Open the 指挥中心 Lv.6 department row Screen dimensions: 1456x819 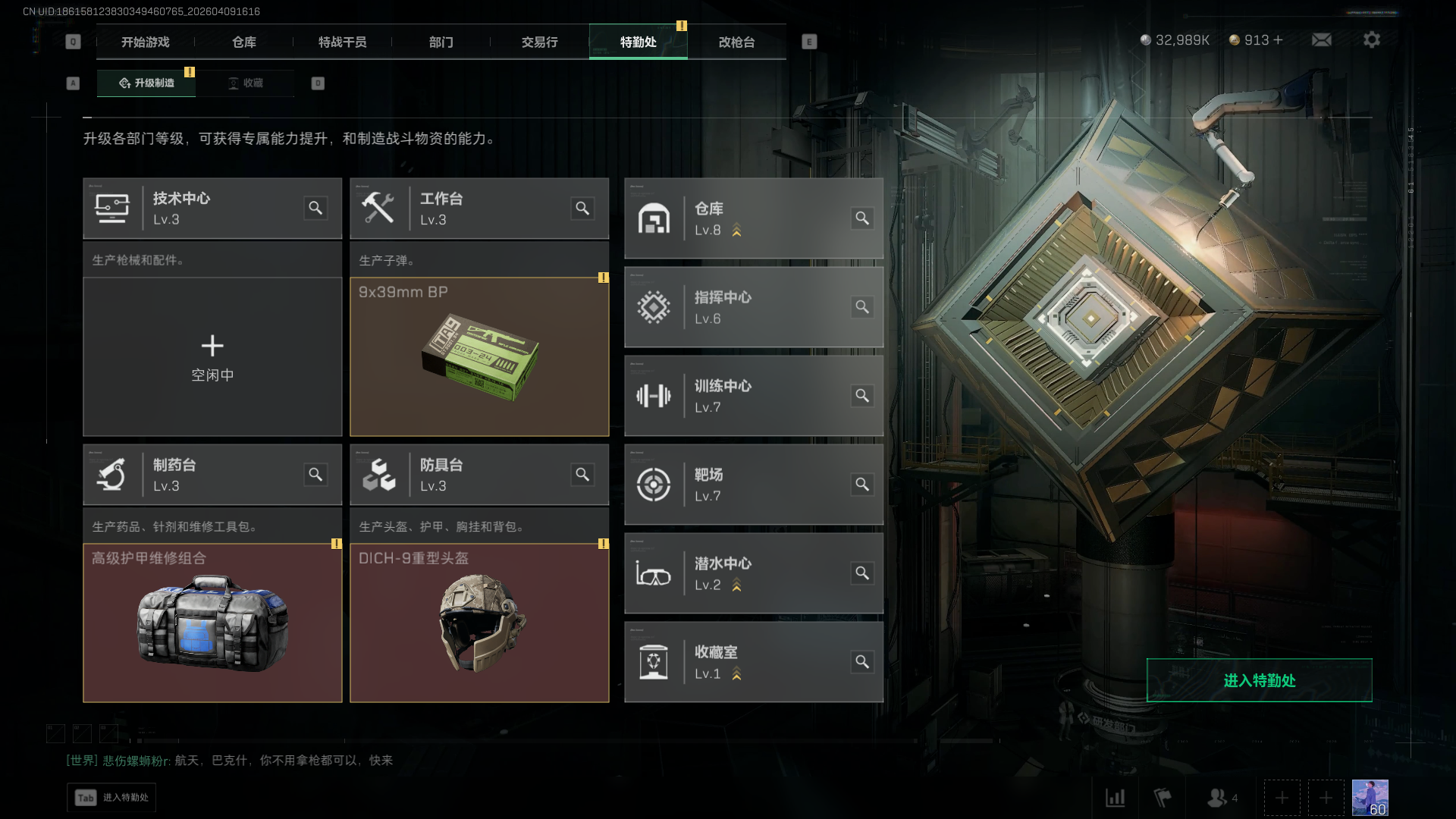pos(753,307)
